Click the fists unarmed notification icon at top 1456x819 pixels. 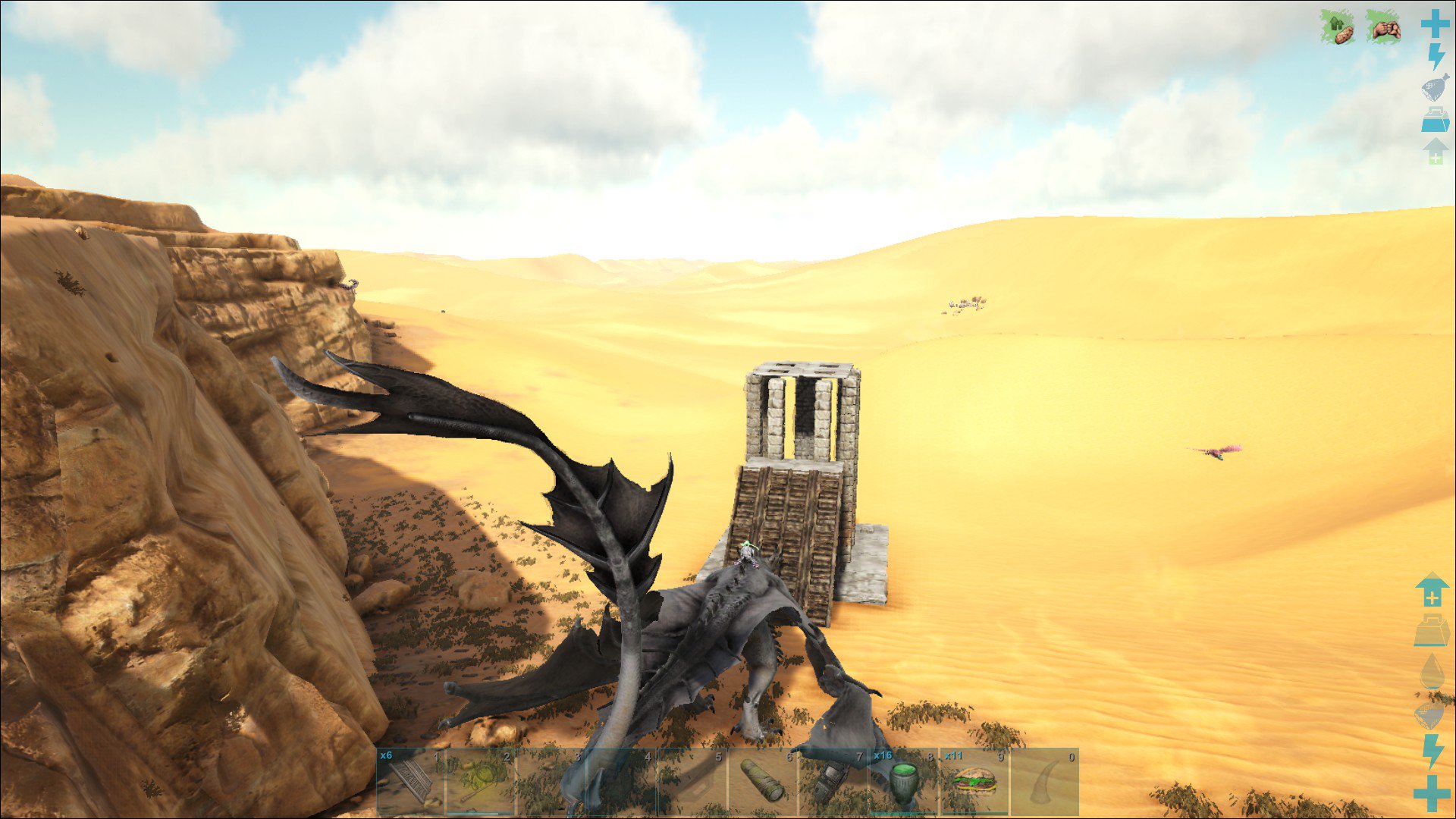1384,30
